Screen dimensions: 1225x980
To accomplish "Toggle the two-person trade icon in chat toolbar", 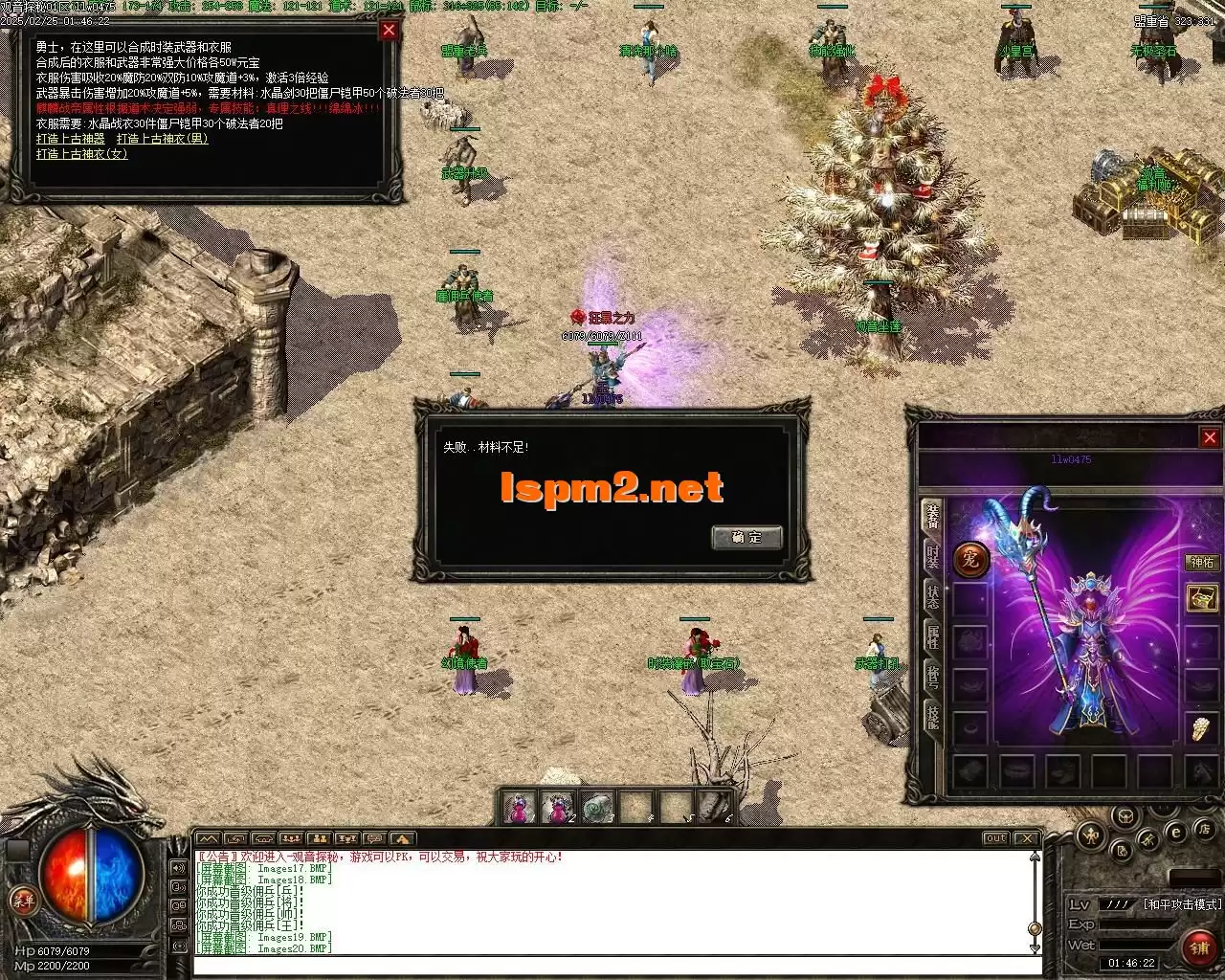I will tap(320, 838).
